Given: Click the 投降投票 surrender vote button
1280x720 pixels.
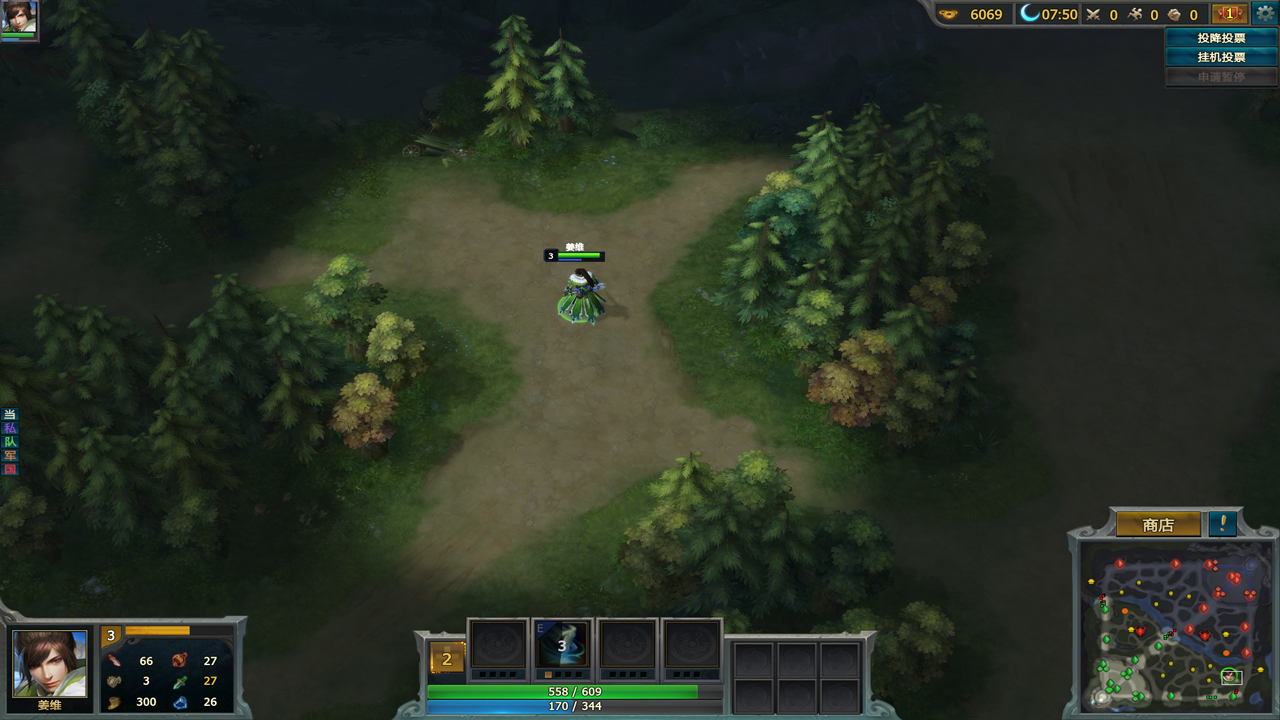Looking at the screenshot, I should (1221, 38).
